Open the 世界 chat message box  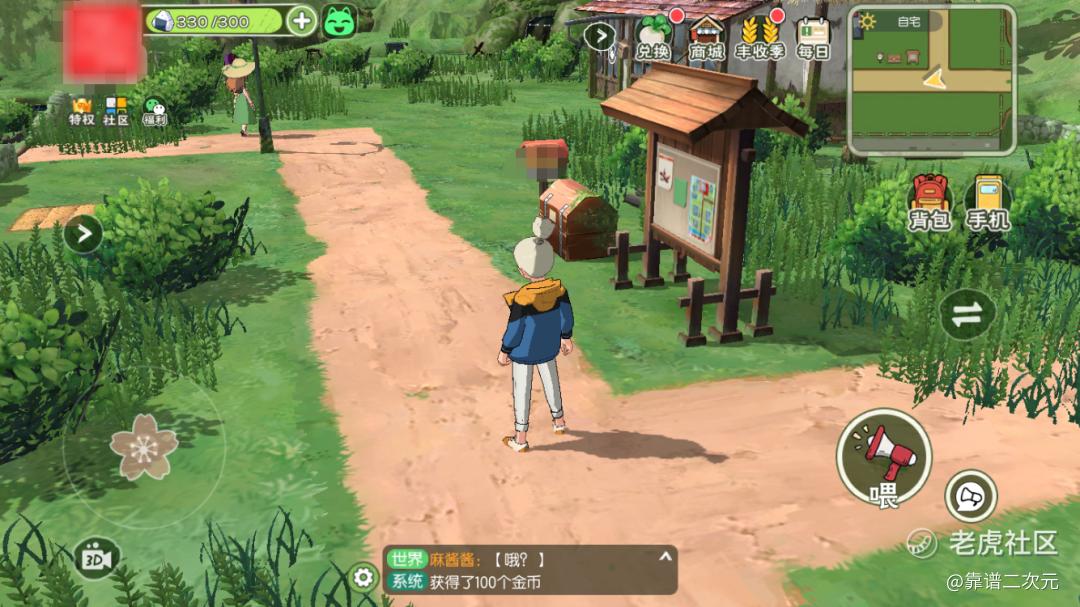pos(530,570)
